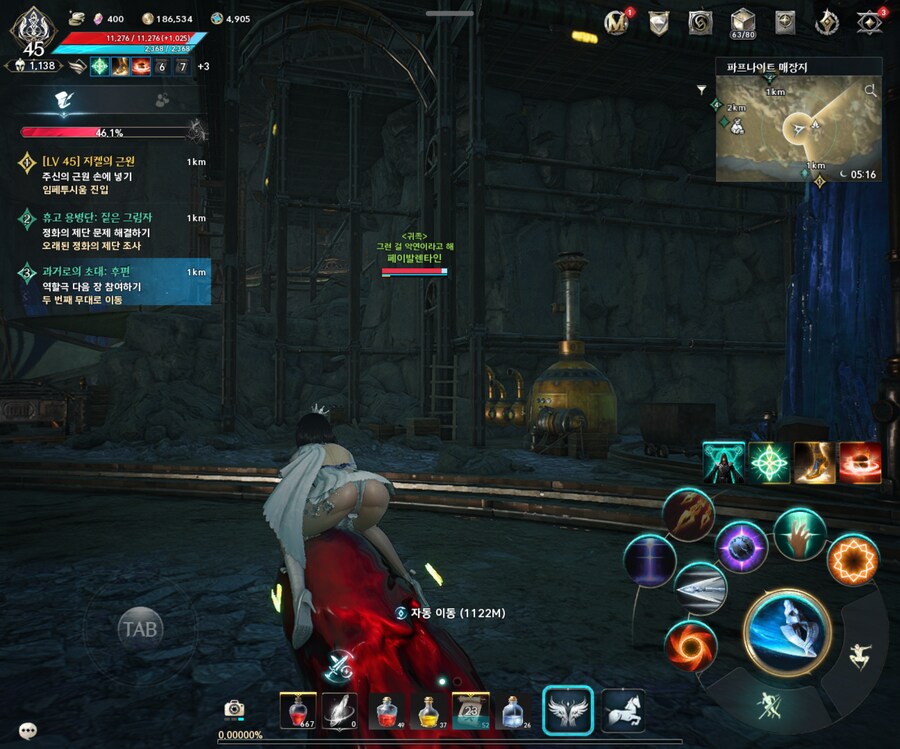Click the minimap magnifier button
The image size is (900, 749).
pos(870,91)
